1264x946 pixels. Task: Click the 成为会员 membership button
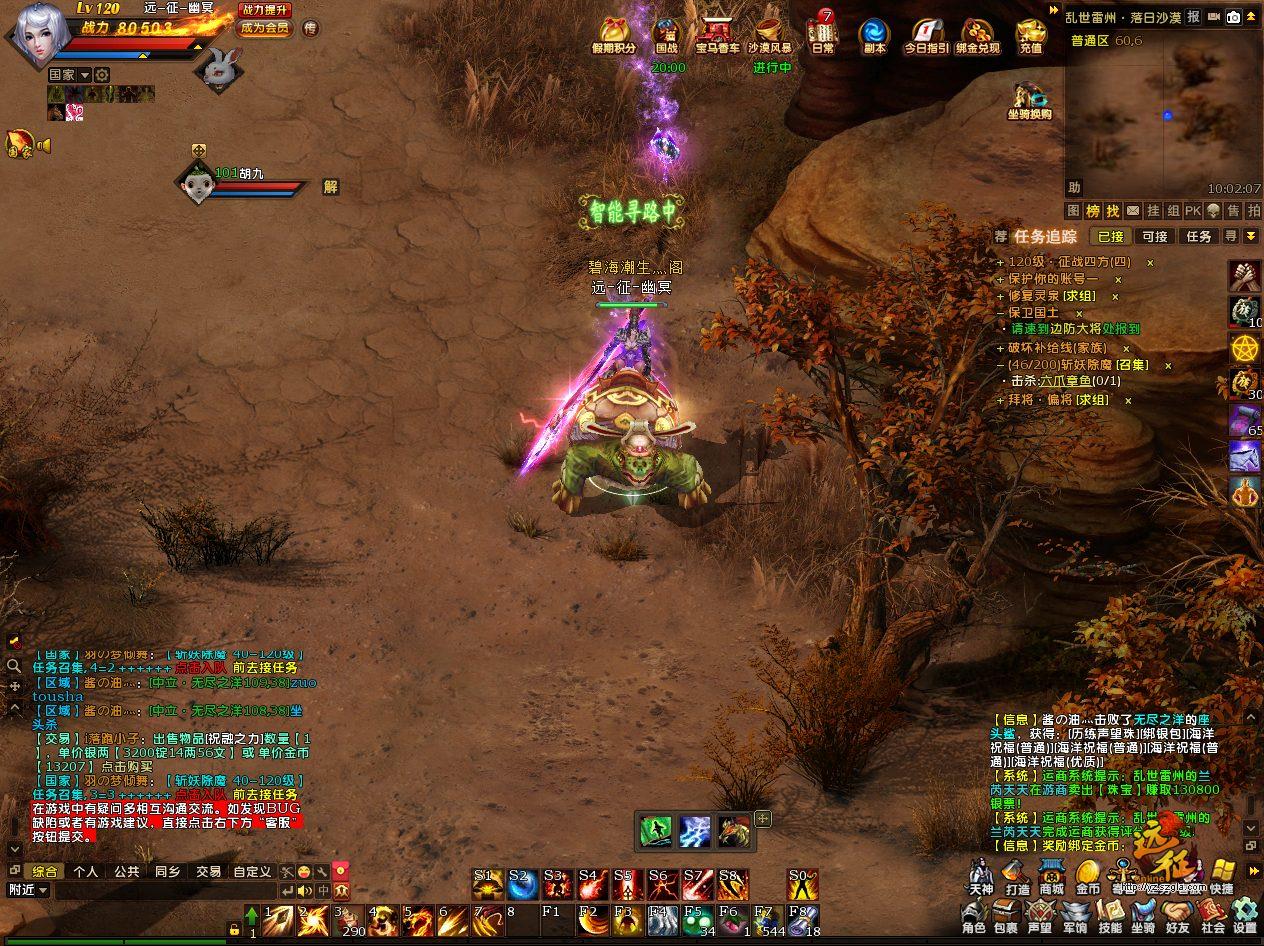265,28
